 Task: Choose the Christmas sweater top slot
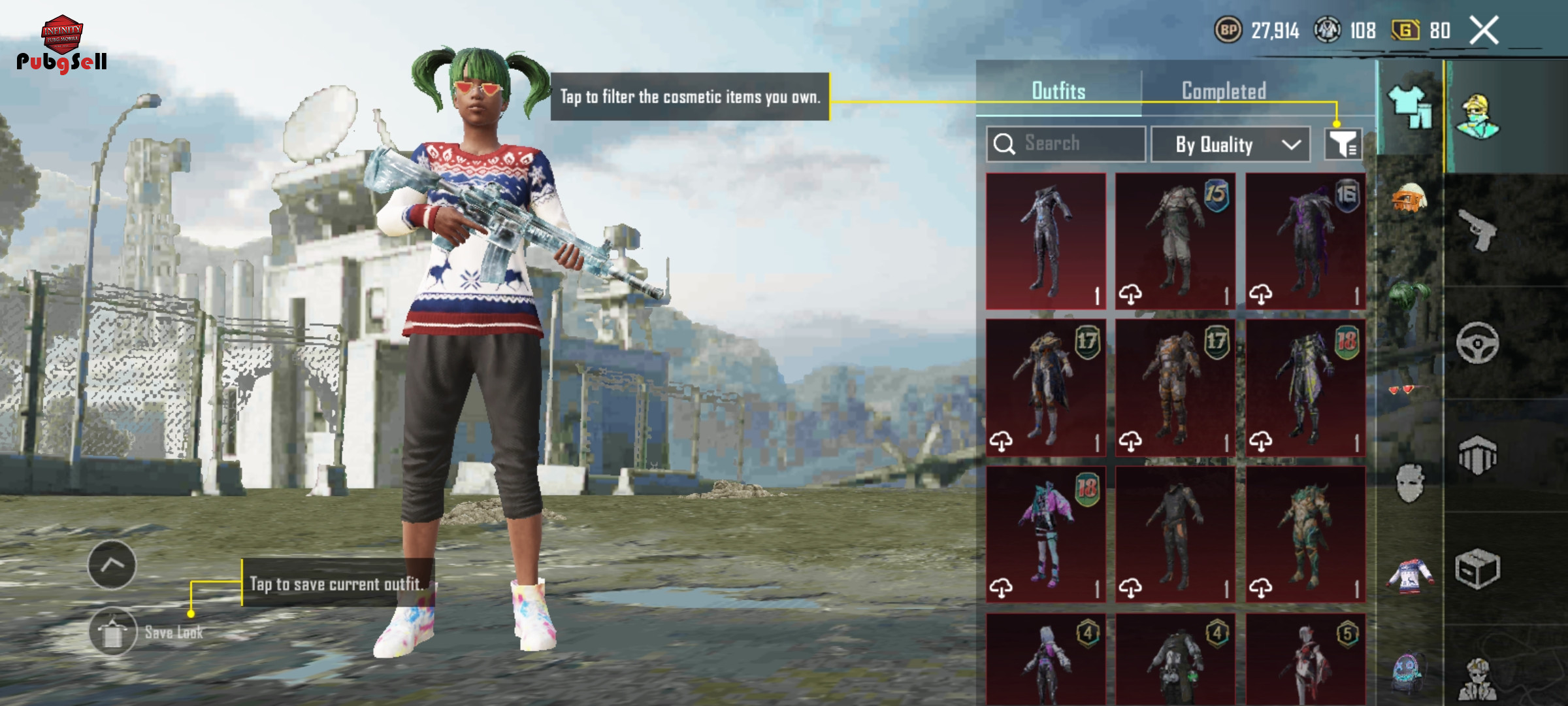click(x=1409, y=577)
